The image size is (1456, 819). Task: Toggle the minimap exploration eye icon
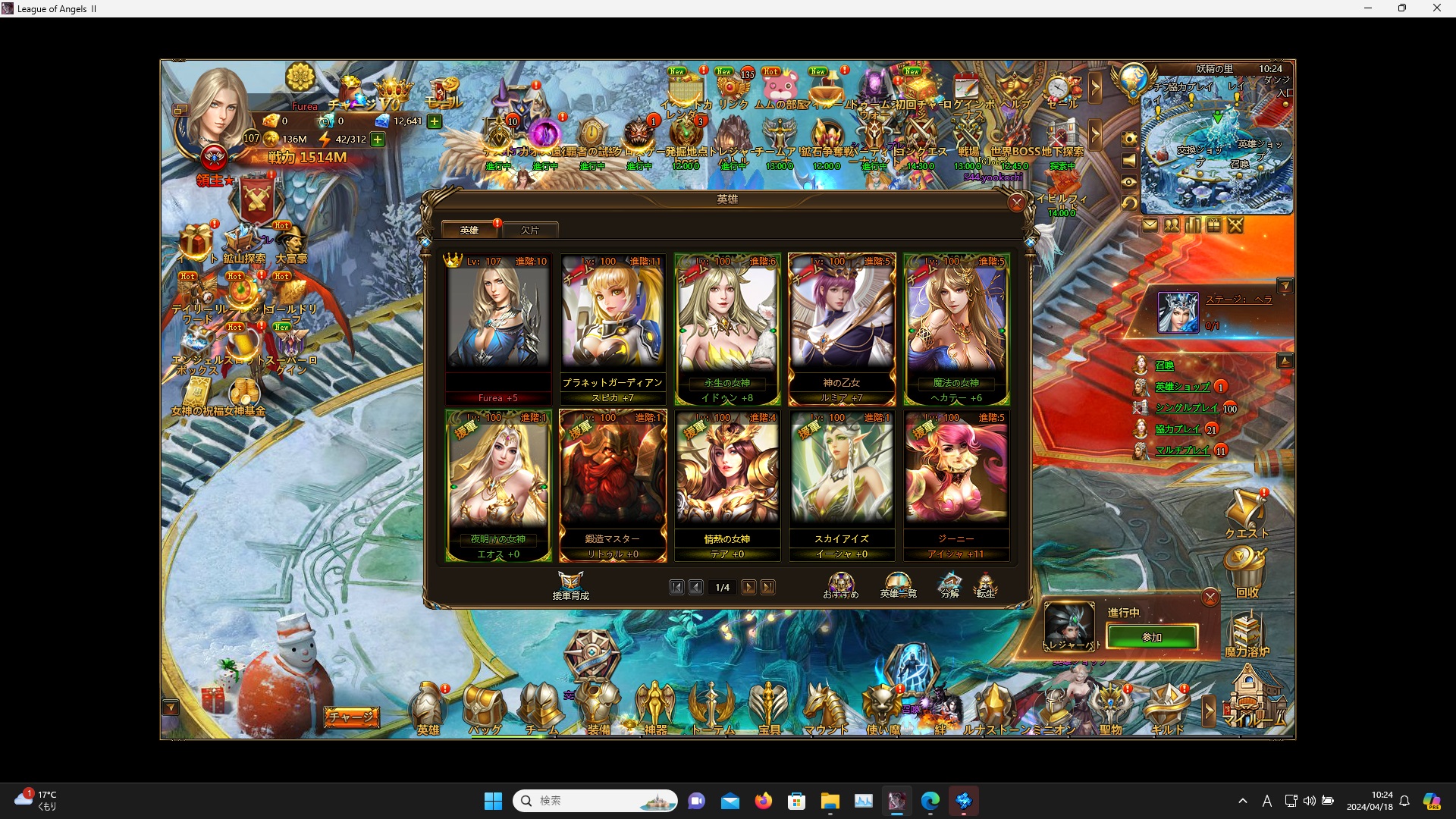coord(1131,182)
